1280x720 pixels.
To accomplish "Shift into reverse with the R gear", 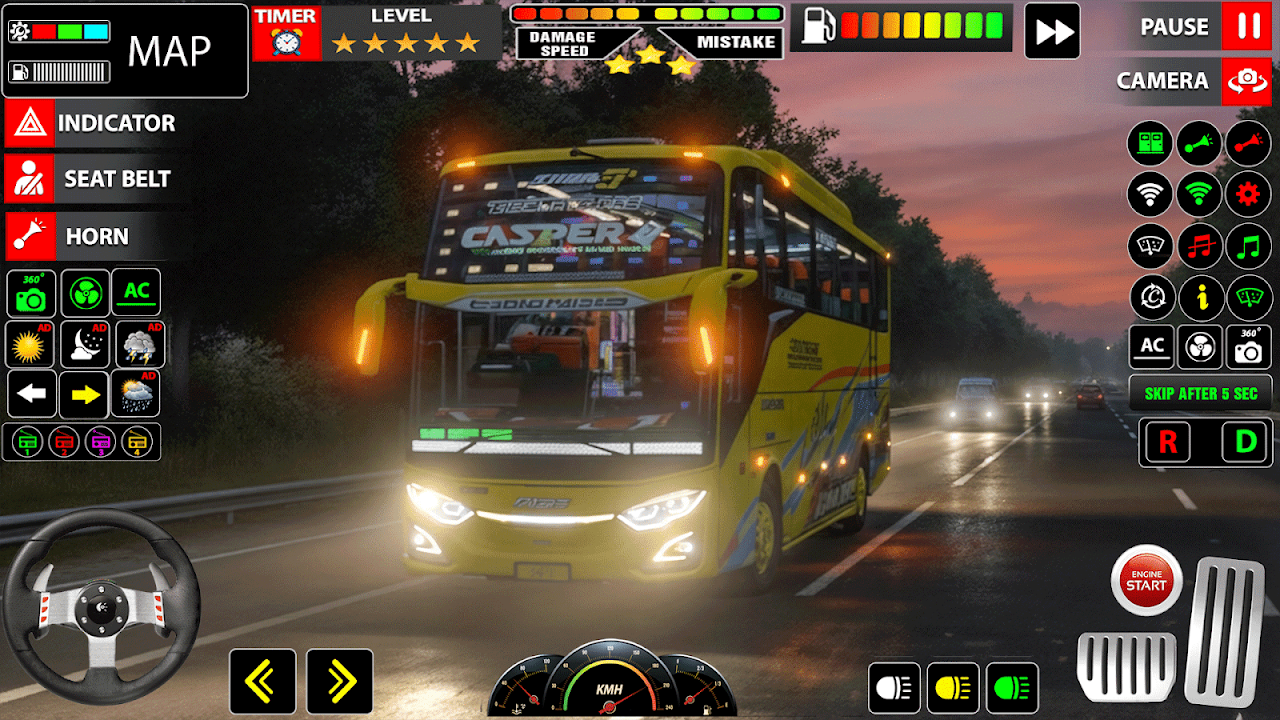I will (x=1168, y=443).
